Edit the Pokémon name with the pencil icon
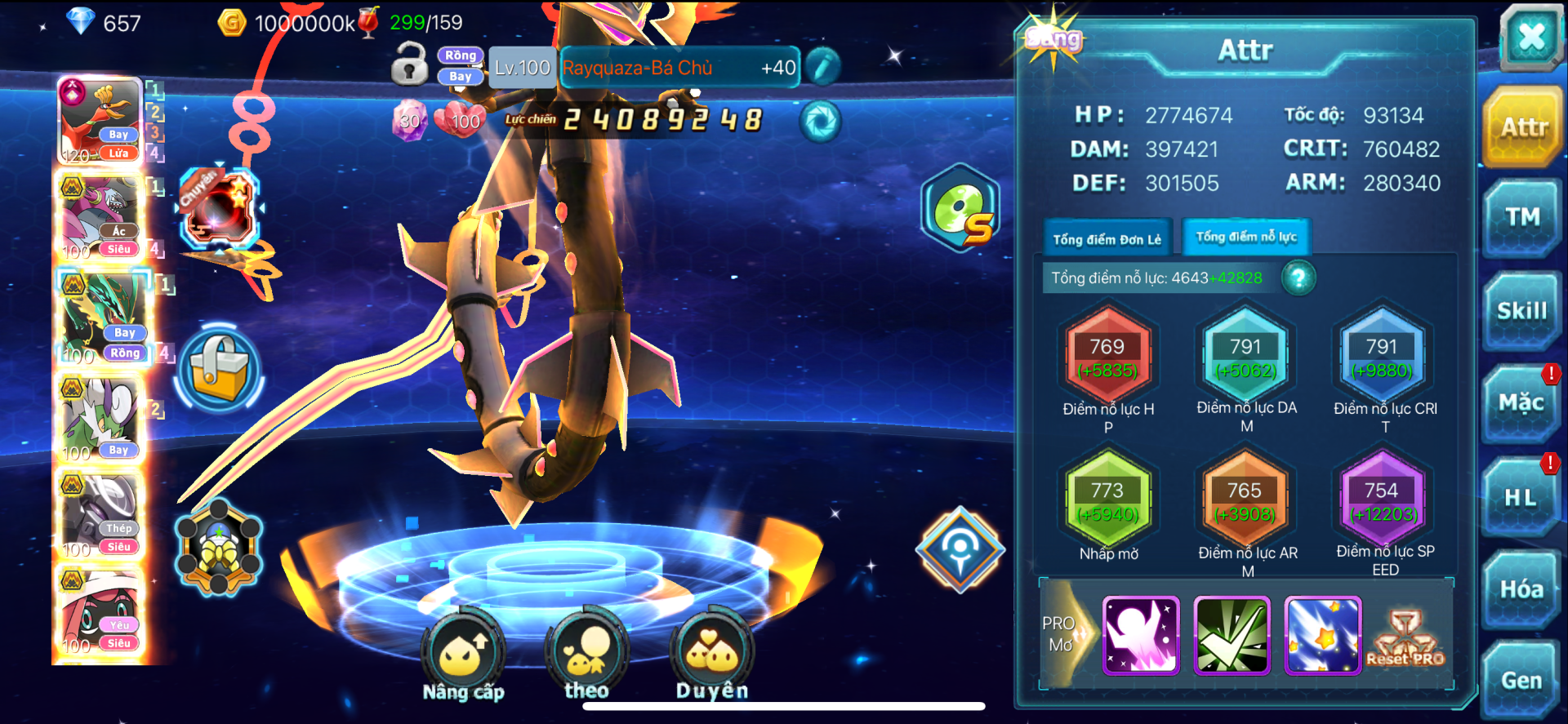Image resolution: width=1568 pixels, height=724 pixels. tap(822, 67)
